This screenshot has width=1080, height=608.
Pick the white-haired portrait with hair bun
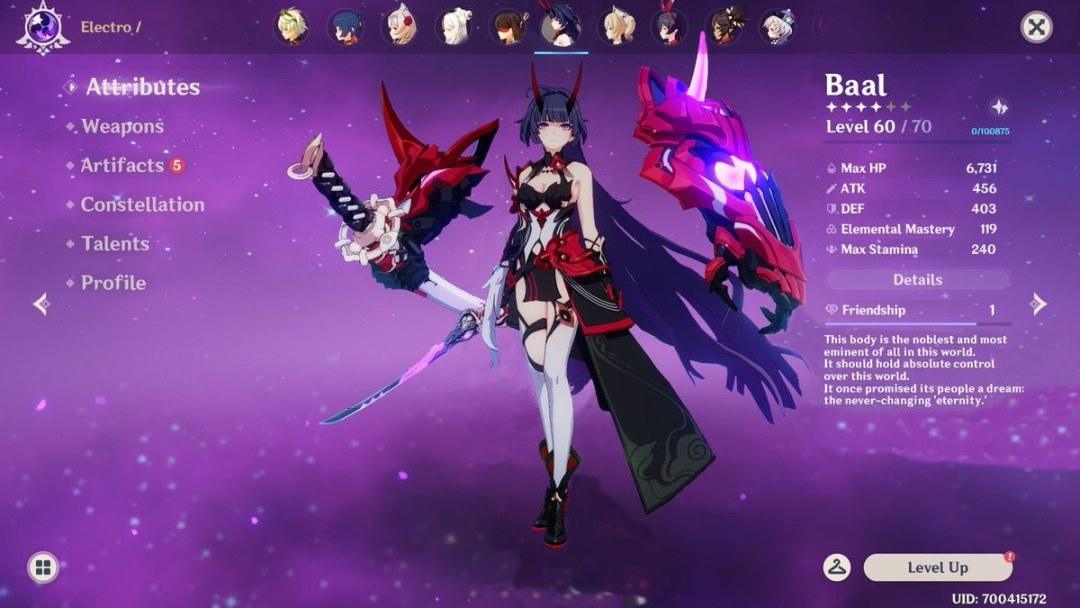(x=454, y=27)
